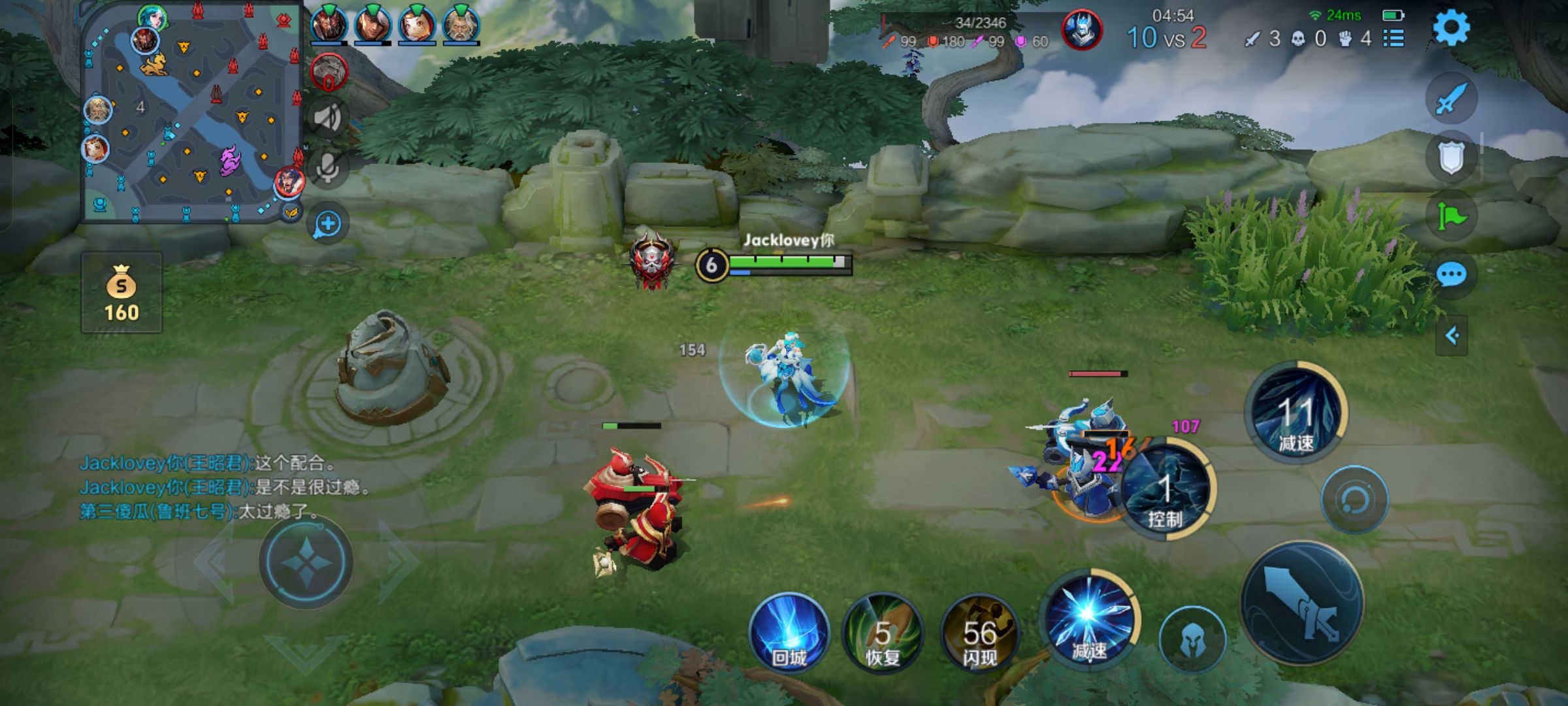Open the settings gear menu
The width and height of the screenshot is (1568, 706).
(x=1451, y=27)
